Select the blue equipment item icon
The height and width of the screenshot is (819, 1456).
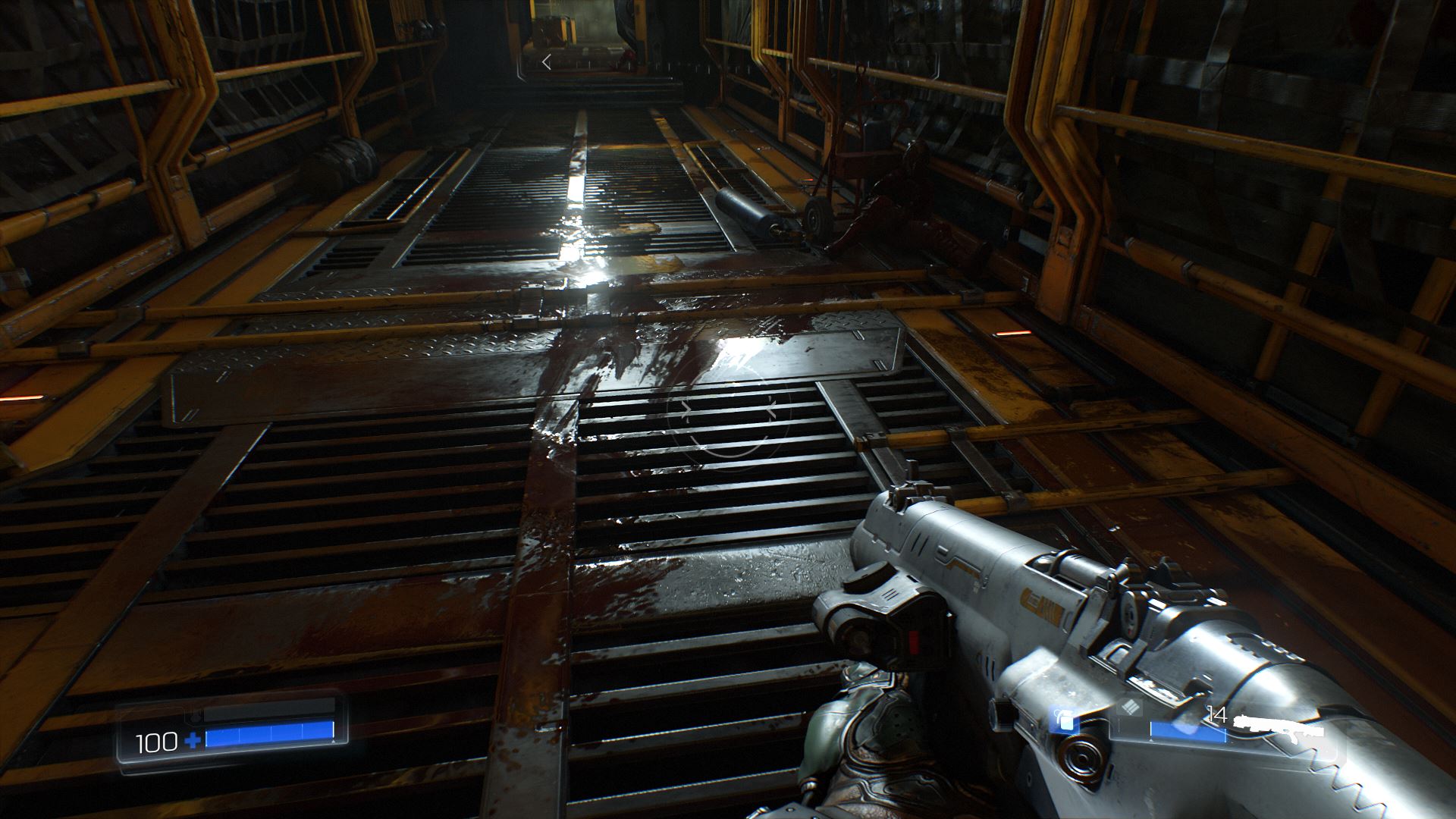click(1065, 720)
